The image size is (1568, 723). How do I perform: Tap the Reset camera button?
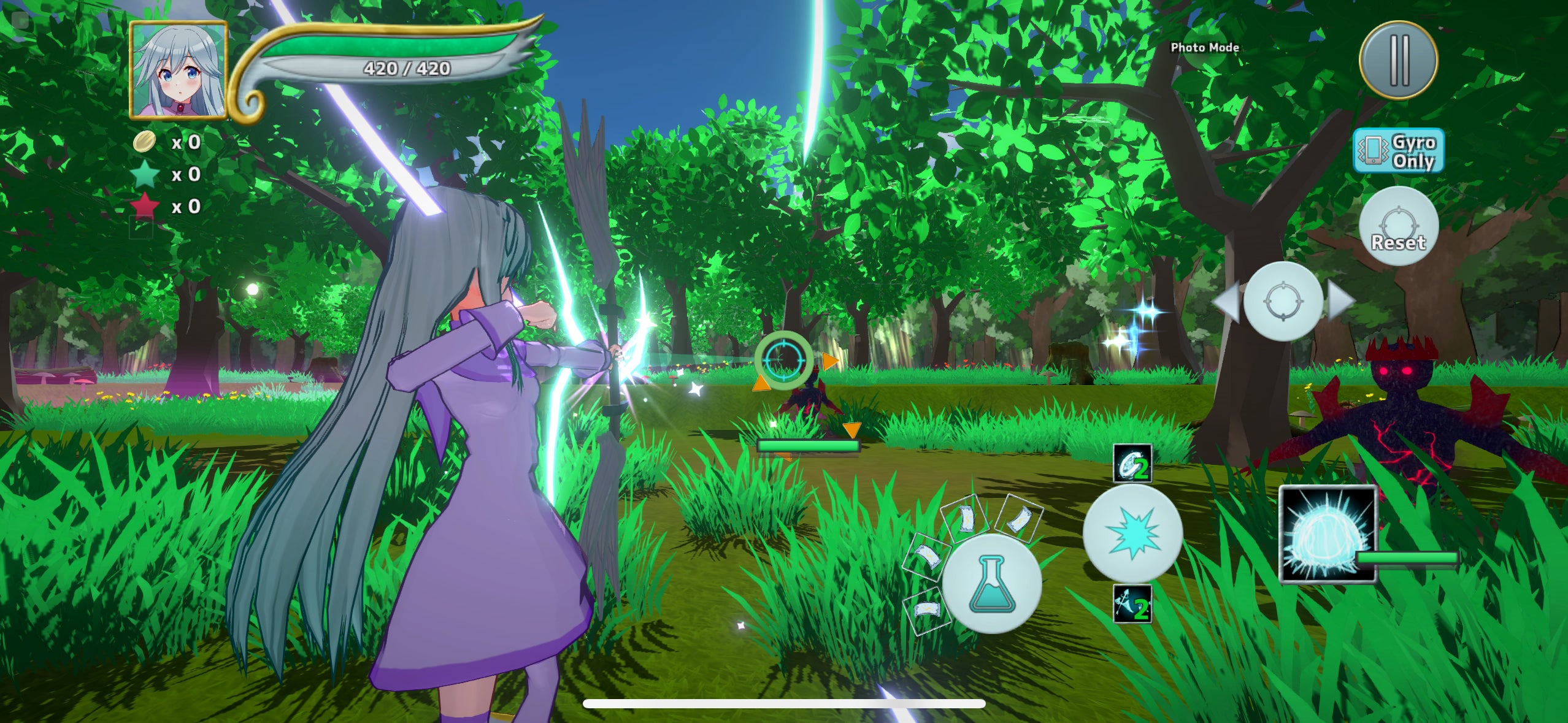pyautogui.click(x=1398, y=226)
